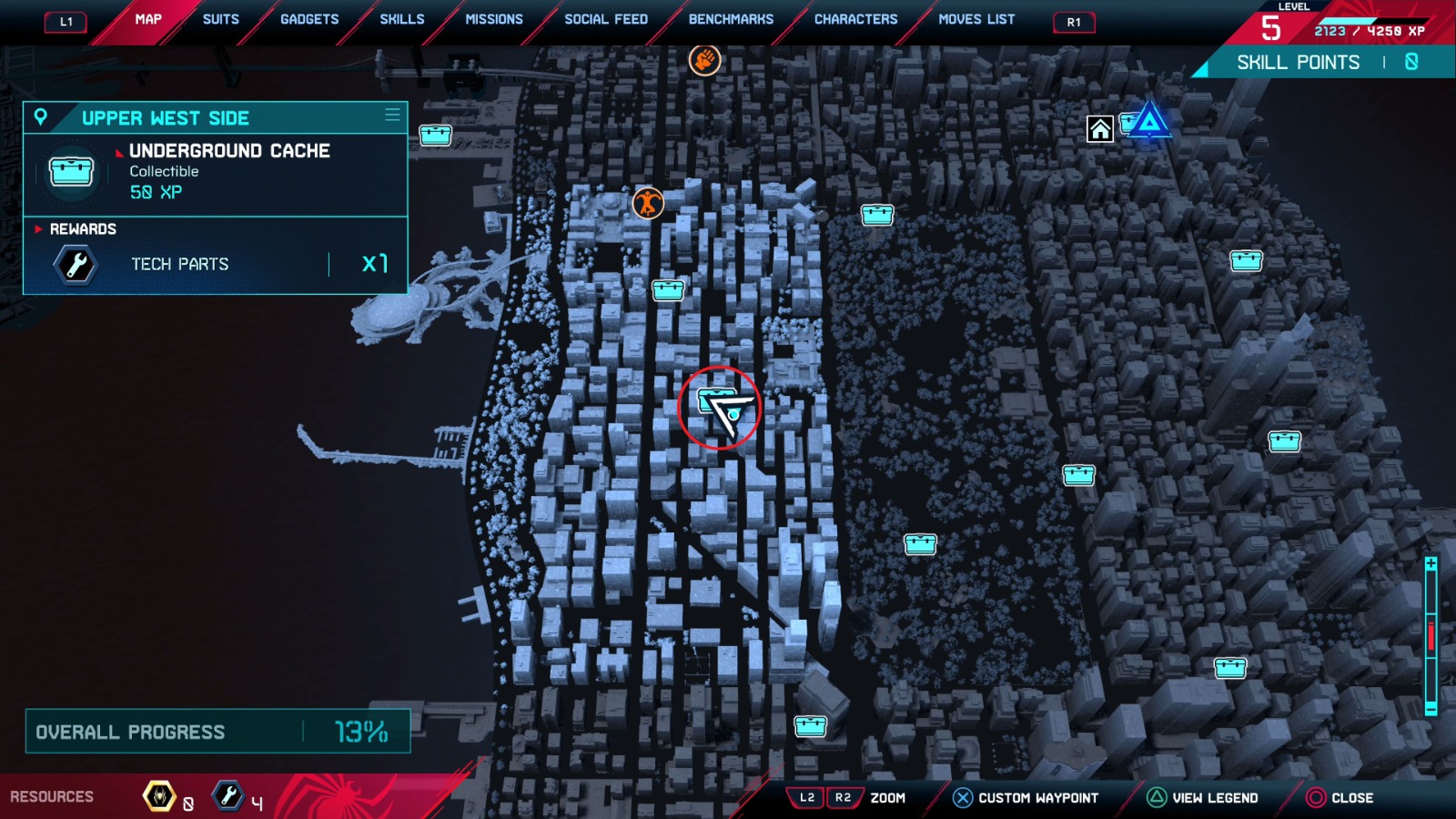Set a Custom Waypoint using the bottom bar option

[1027, 797]
